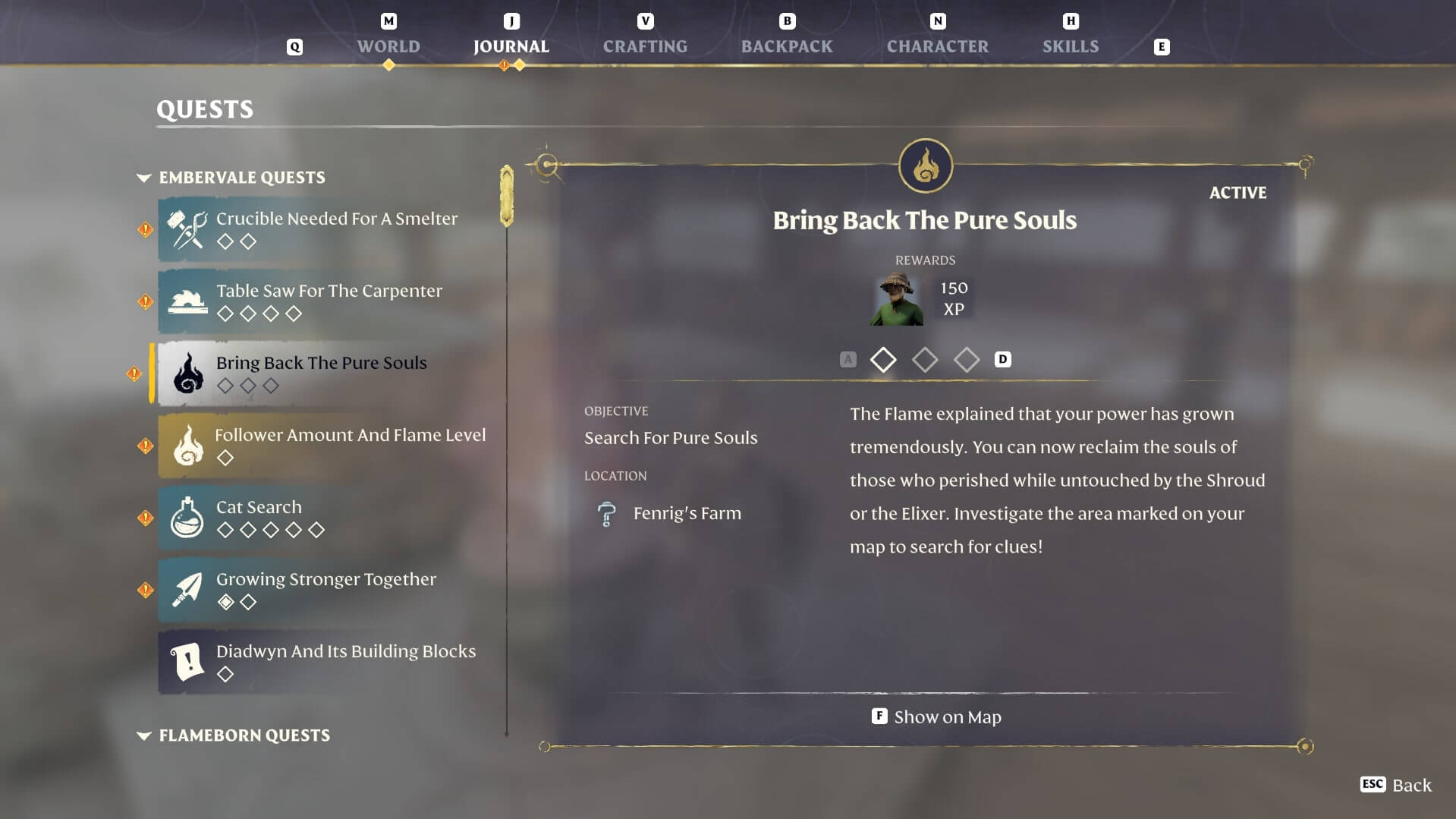Click the quest list scrollbar handle
The height and width of the screenshot is (819, 1456).
point(507,196)
